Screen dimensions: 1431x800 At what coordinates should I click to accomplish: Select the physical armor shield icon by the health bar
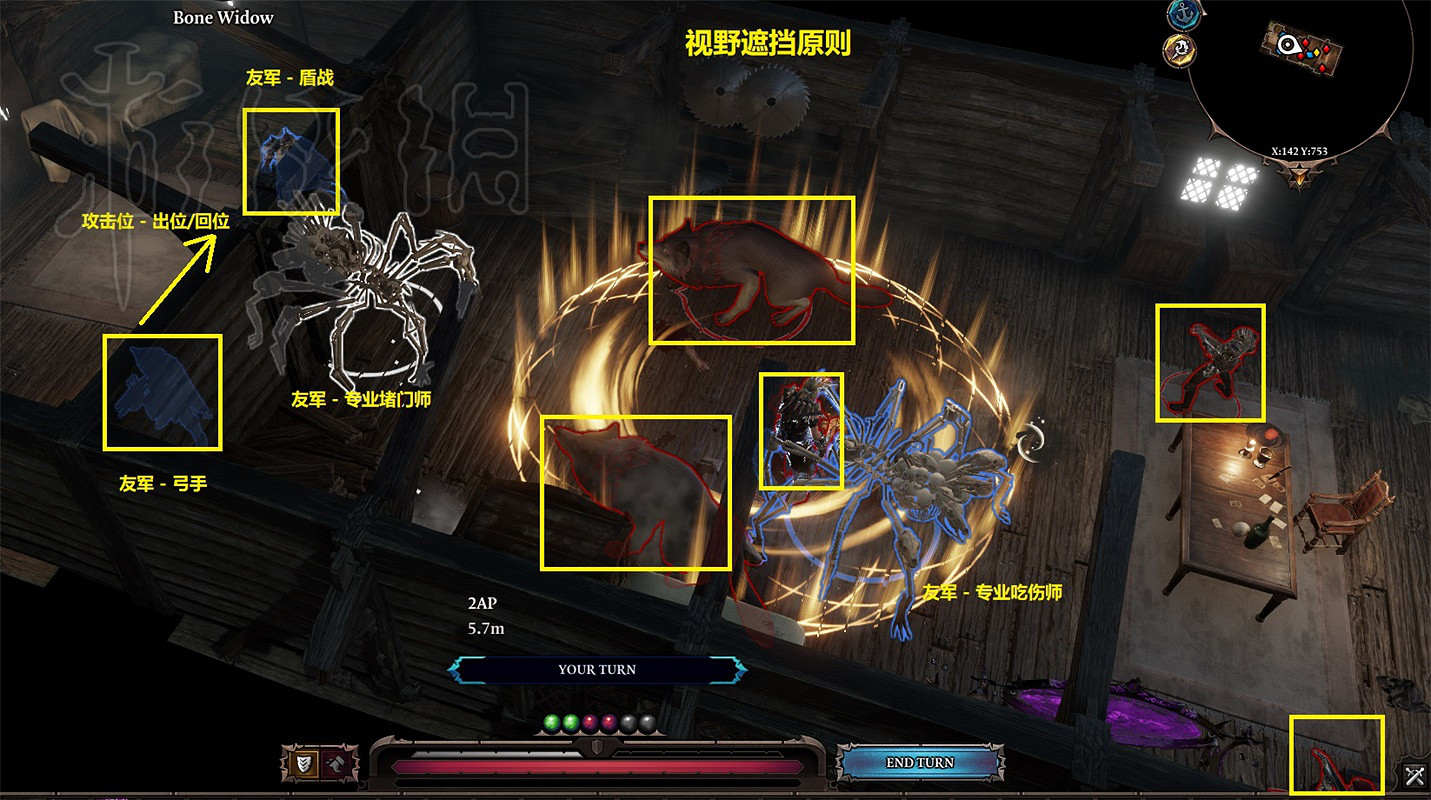(x=304, y=762)
